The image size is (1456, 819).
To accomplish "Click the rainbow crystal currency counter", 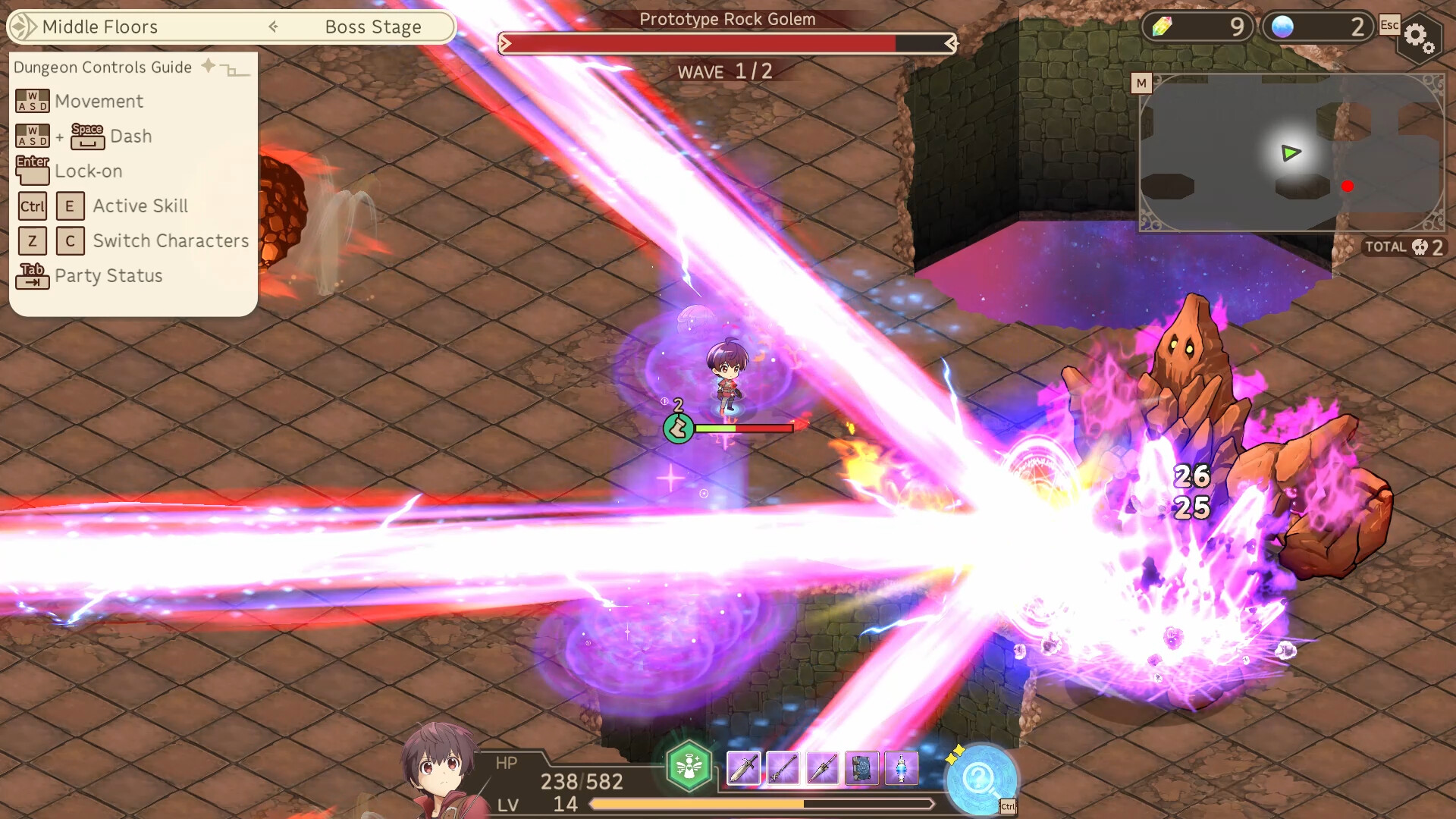I will 1197,27.
